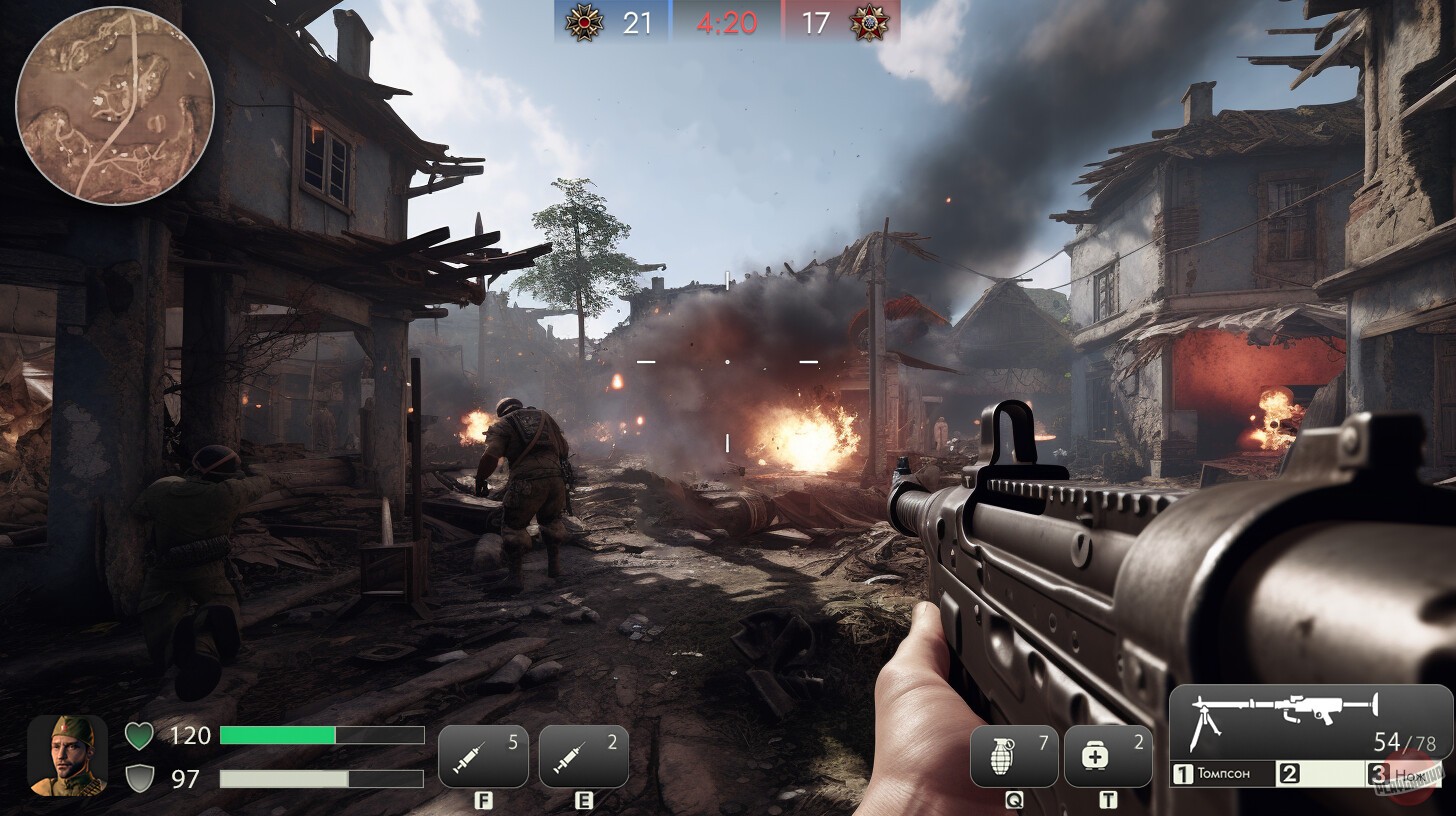Expand the match score banner at top
1456x816 pixels.
tap(728, 23)
